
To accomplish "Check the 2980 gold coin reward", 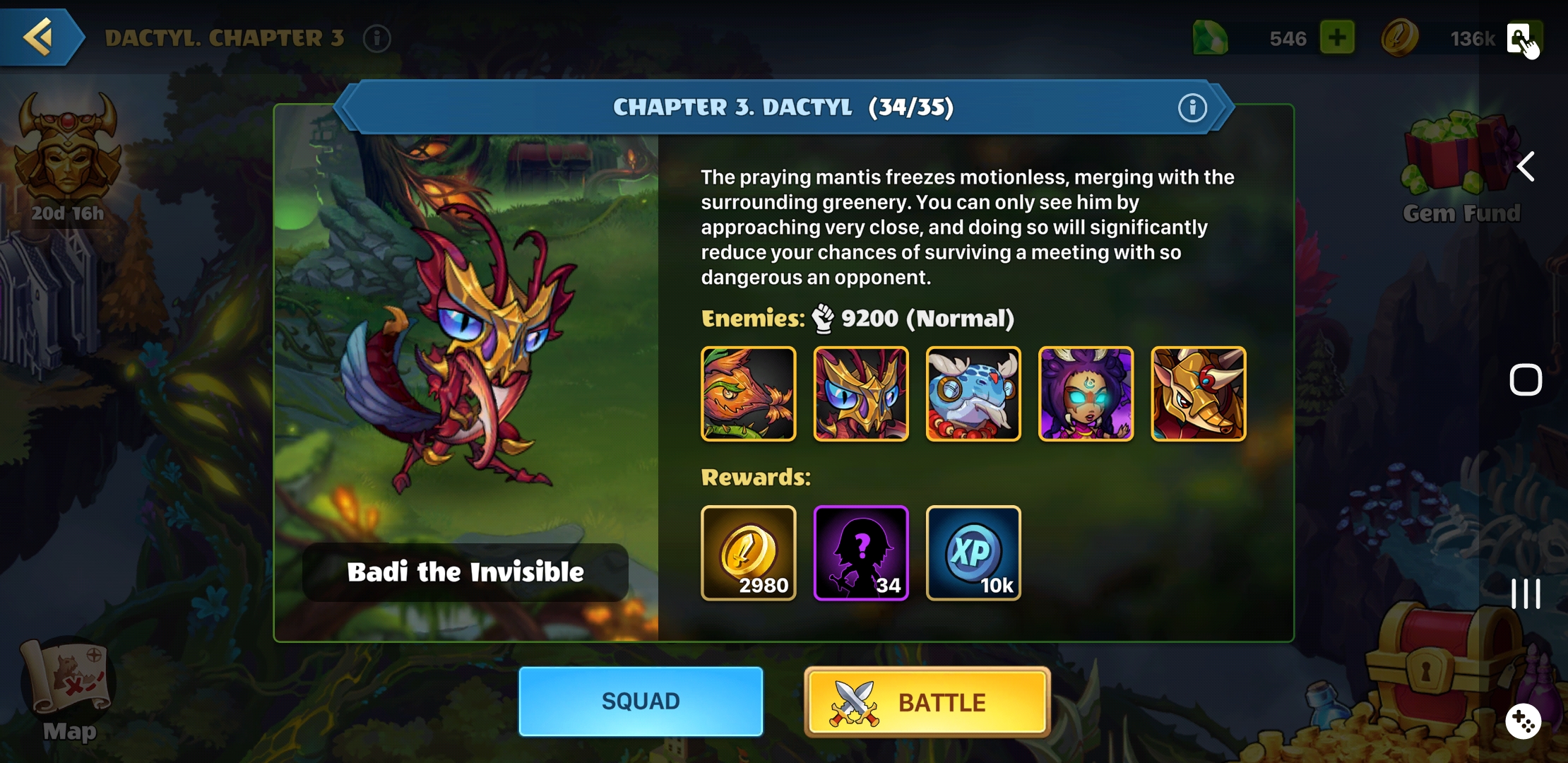I will (749, 553).
